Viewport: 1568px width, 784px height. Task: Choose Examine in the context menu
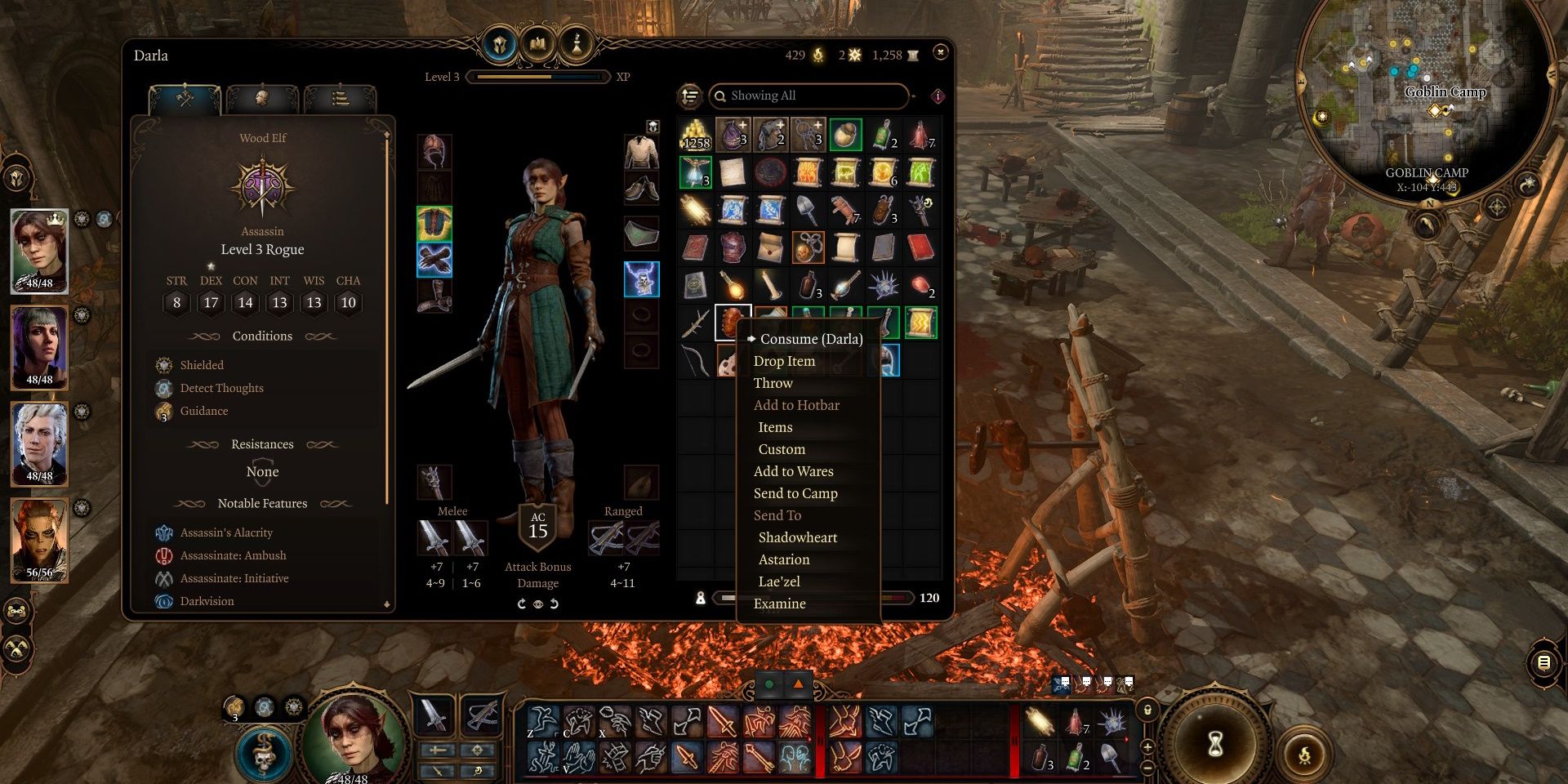(779, 604)
